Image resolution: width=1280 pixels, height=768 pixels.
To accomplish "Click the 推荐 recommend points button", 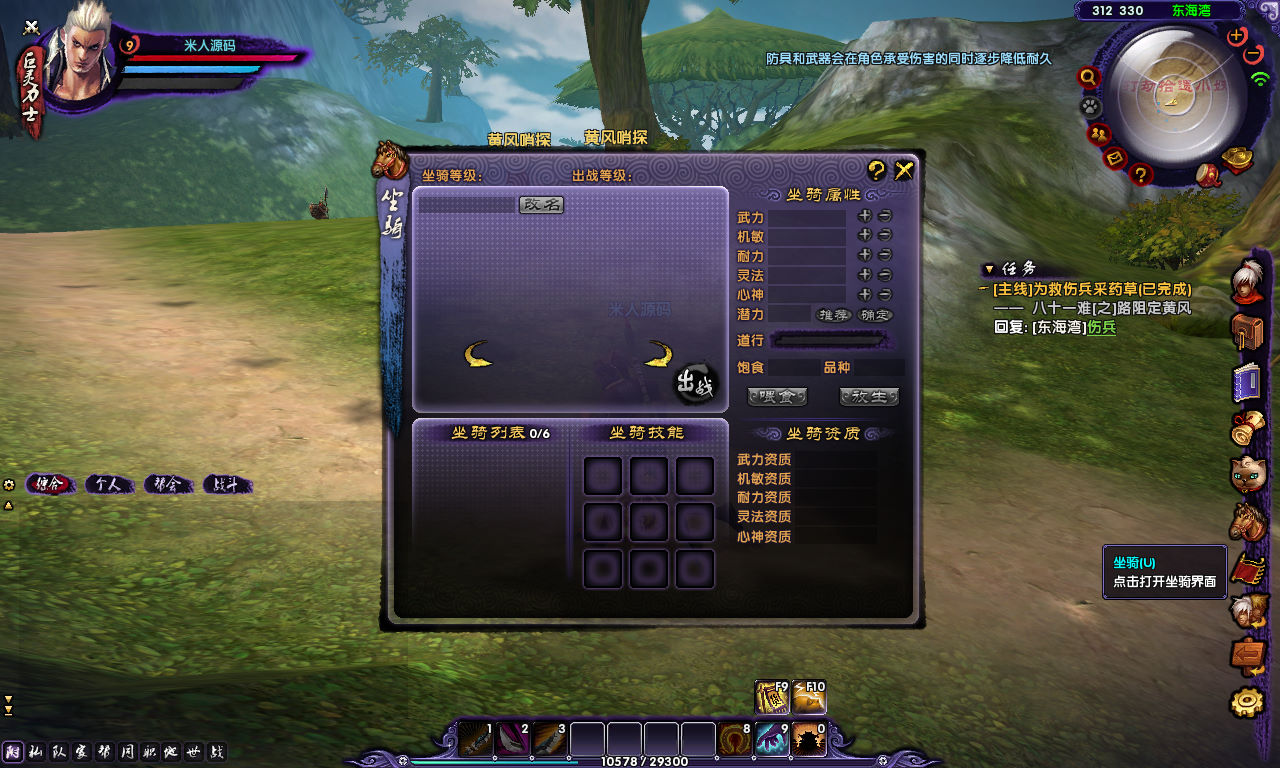I will click(x=833, y=315).
